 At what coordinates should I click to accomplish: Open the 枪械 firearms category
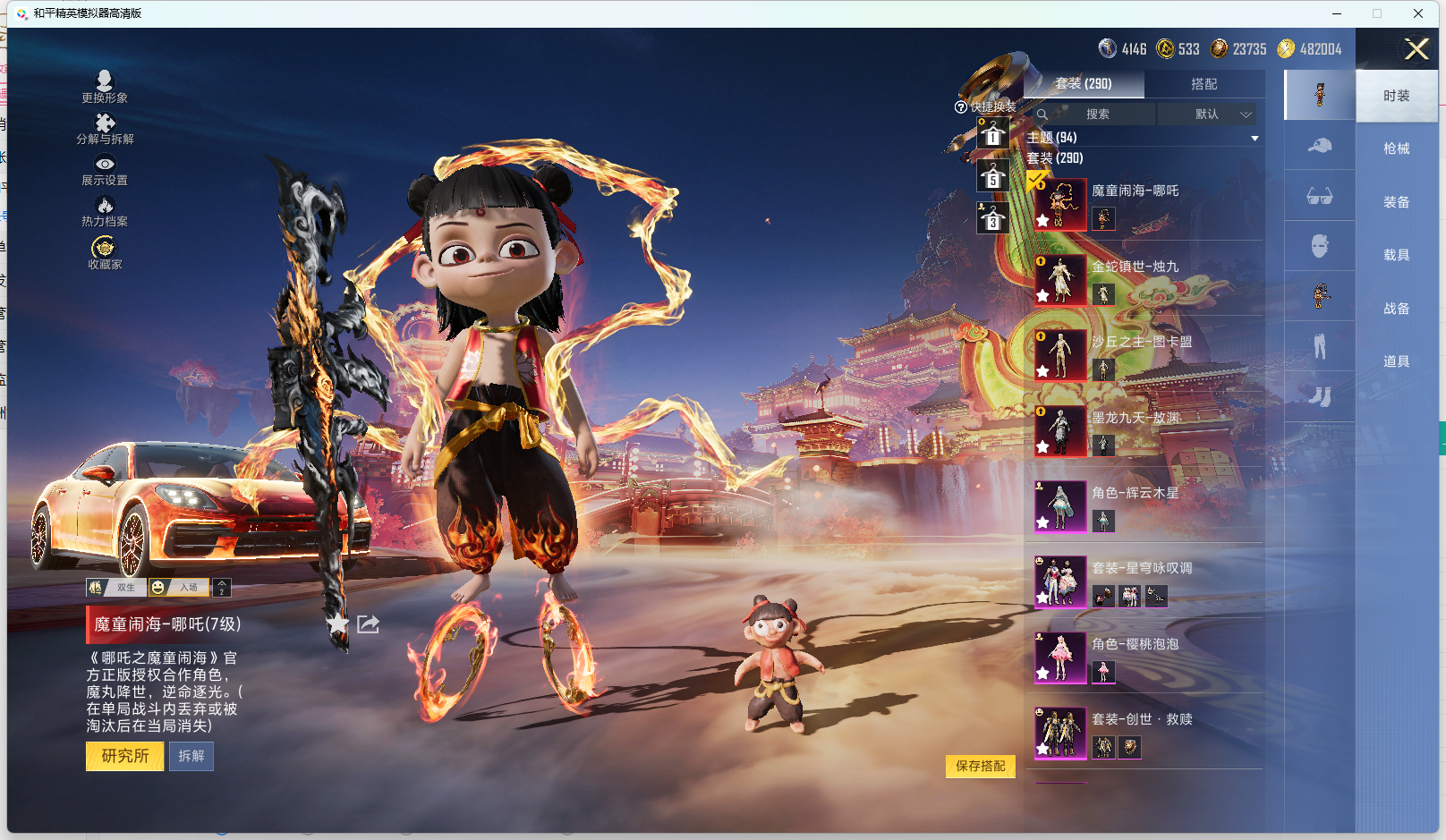coord(1396,148)
